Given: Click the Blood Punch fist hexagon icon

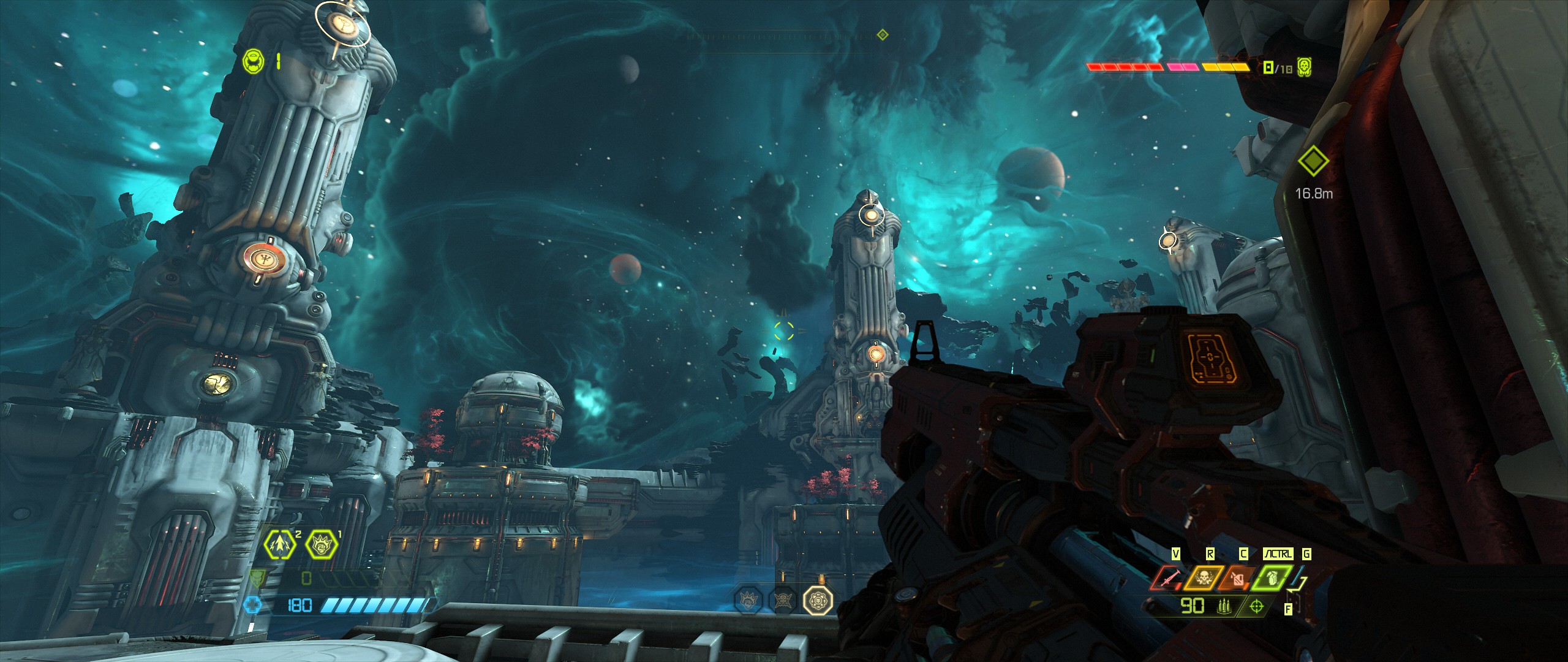Looking at the screenshot, I should coord(321,544).
